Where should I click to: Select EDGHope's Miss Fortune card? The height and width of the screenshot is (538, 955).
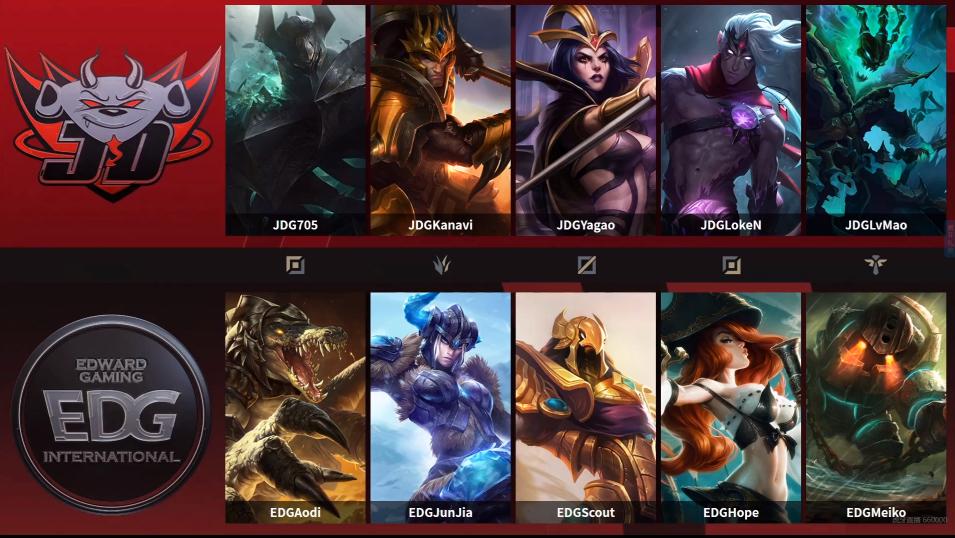tap(731, 405)
